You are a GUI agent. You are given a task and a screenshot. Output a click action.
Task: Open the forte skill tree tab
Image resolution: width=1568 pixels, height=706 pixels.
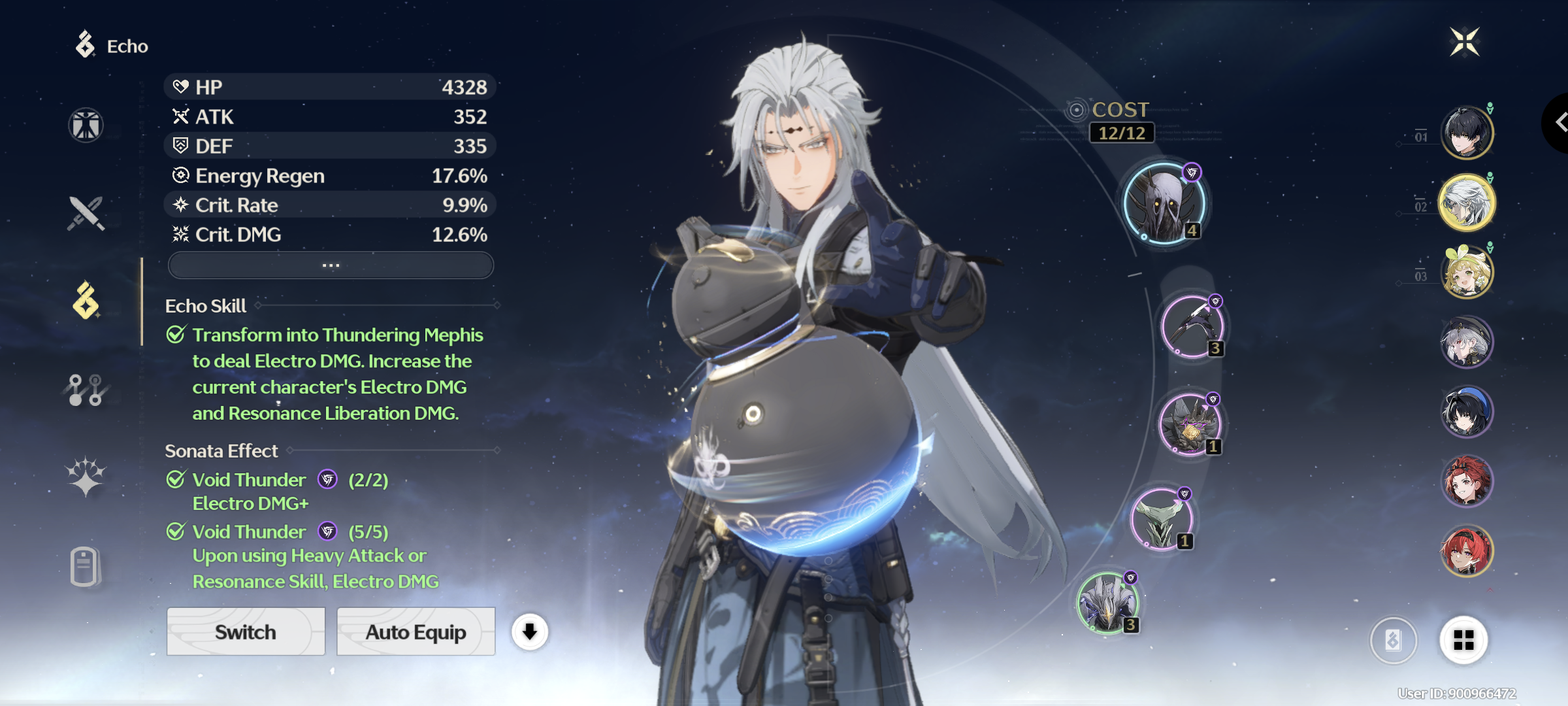point(86,390)
